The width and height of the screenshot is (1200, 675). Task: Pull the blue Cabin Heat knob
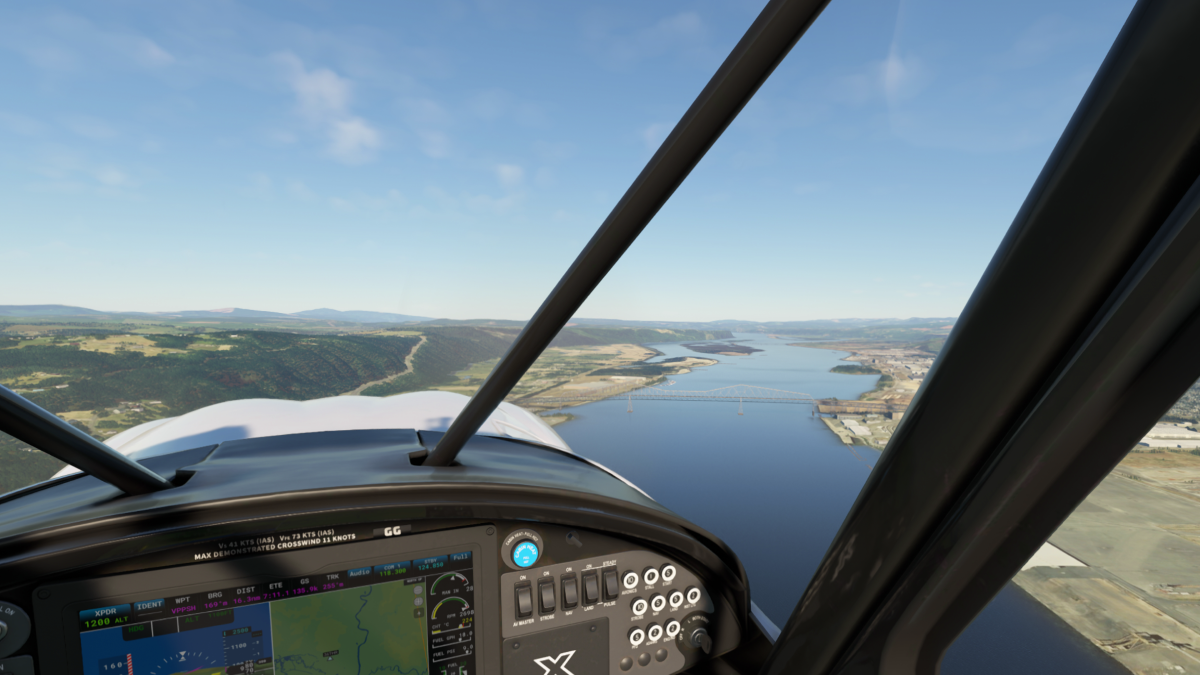point(525,553)
